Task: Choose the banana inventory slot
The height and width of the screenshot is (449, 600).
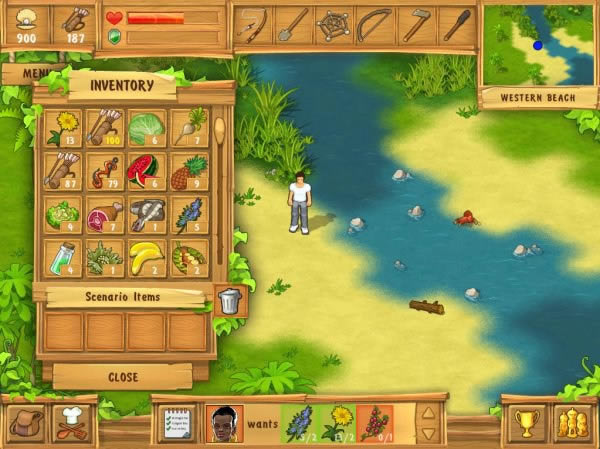Action: pyautogui.click(x=147, y=256)
